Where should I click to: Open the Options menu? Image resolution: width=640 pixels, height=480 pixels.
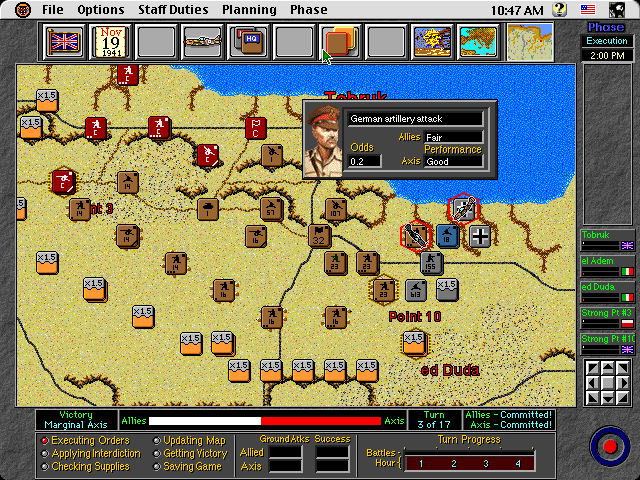[101, 10]
